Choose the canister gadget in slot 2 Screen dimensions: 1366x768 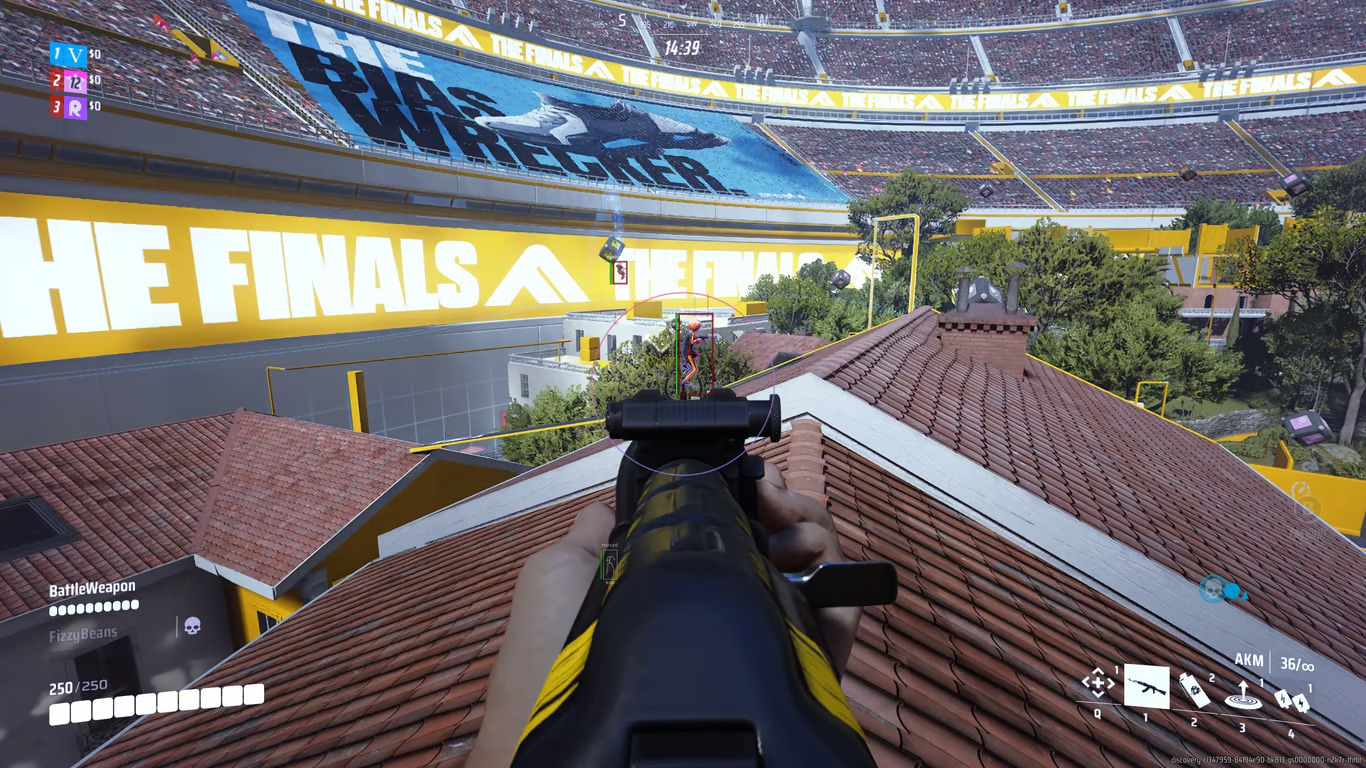pos(1191,688)
